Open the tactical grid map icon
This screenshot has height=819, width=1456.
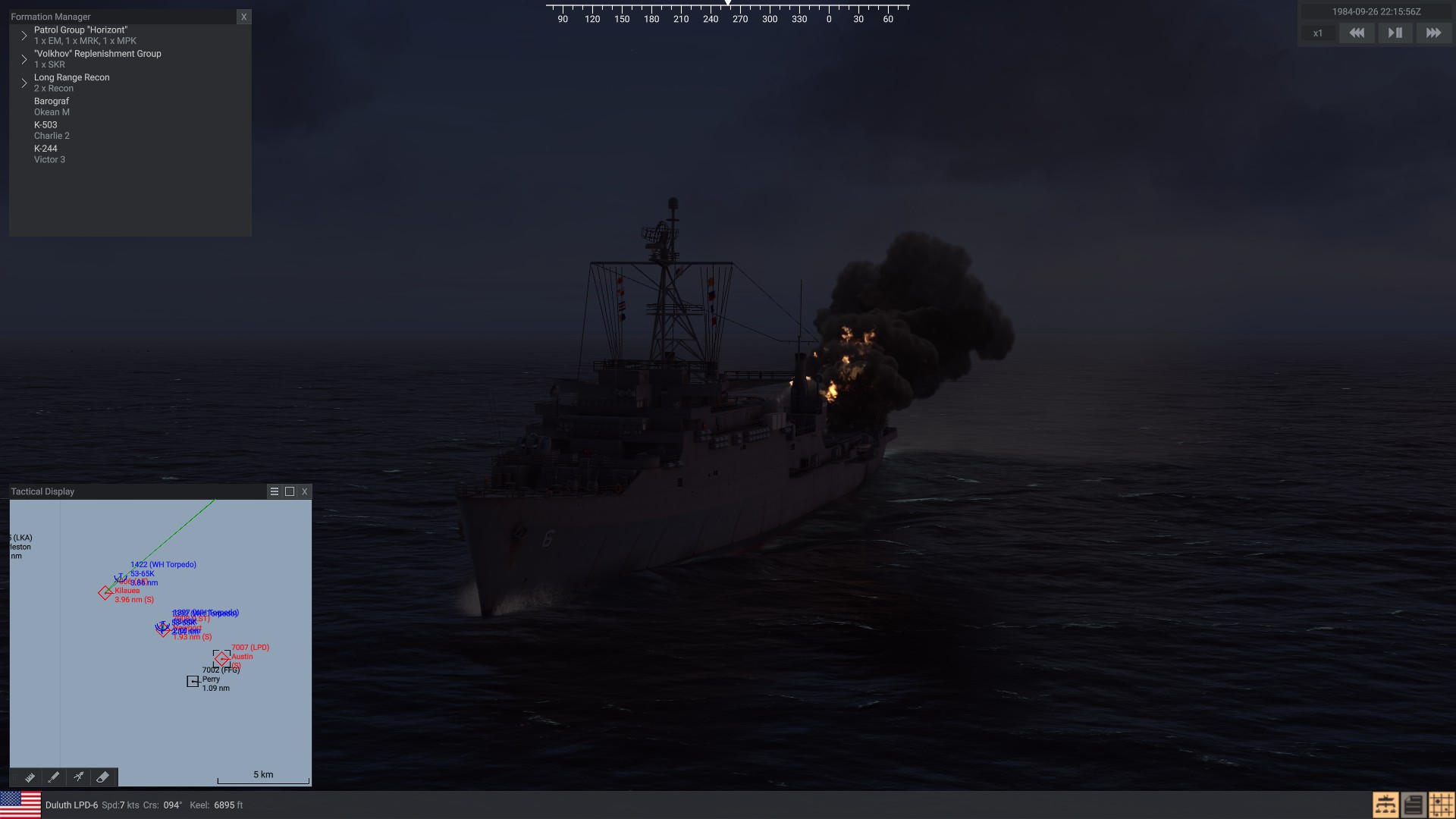[1441, 805]
